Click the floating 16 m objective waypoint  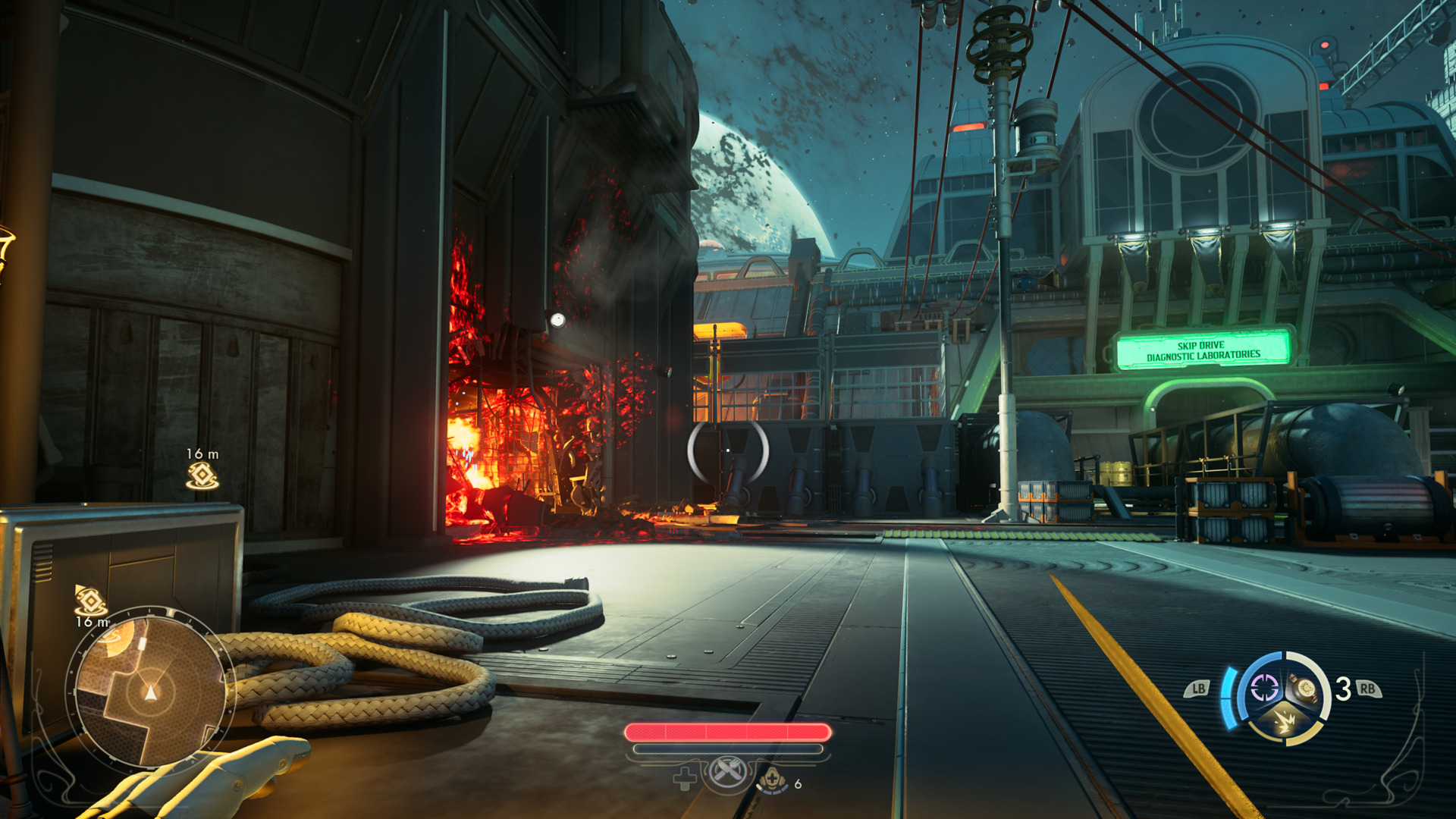tap(202, 475)
